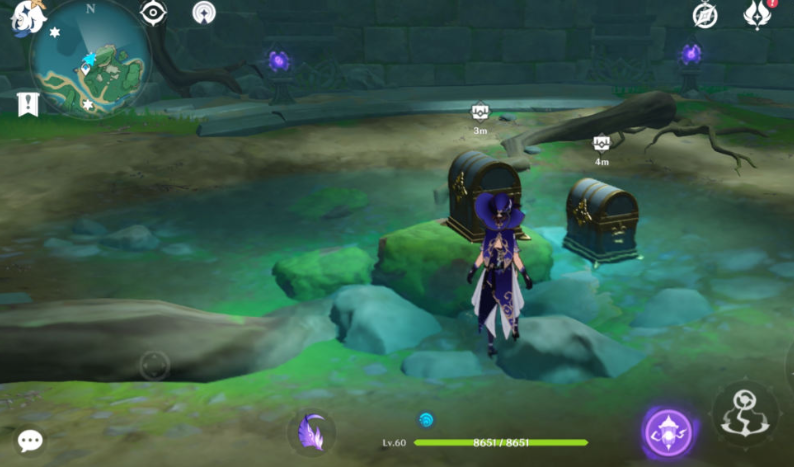Open the map via the minimap
The height and width of the screenshot is (467, 794).
pos(90,62)
